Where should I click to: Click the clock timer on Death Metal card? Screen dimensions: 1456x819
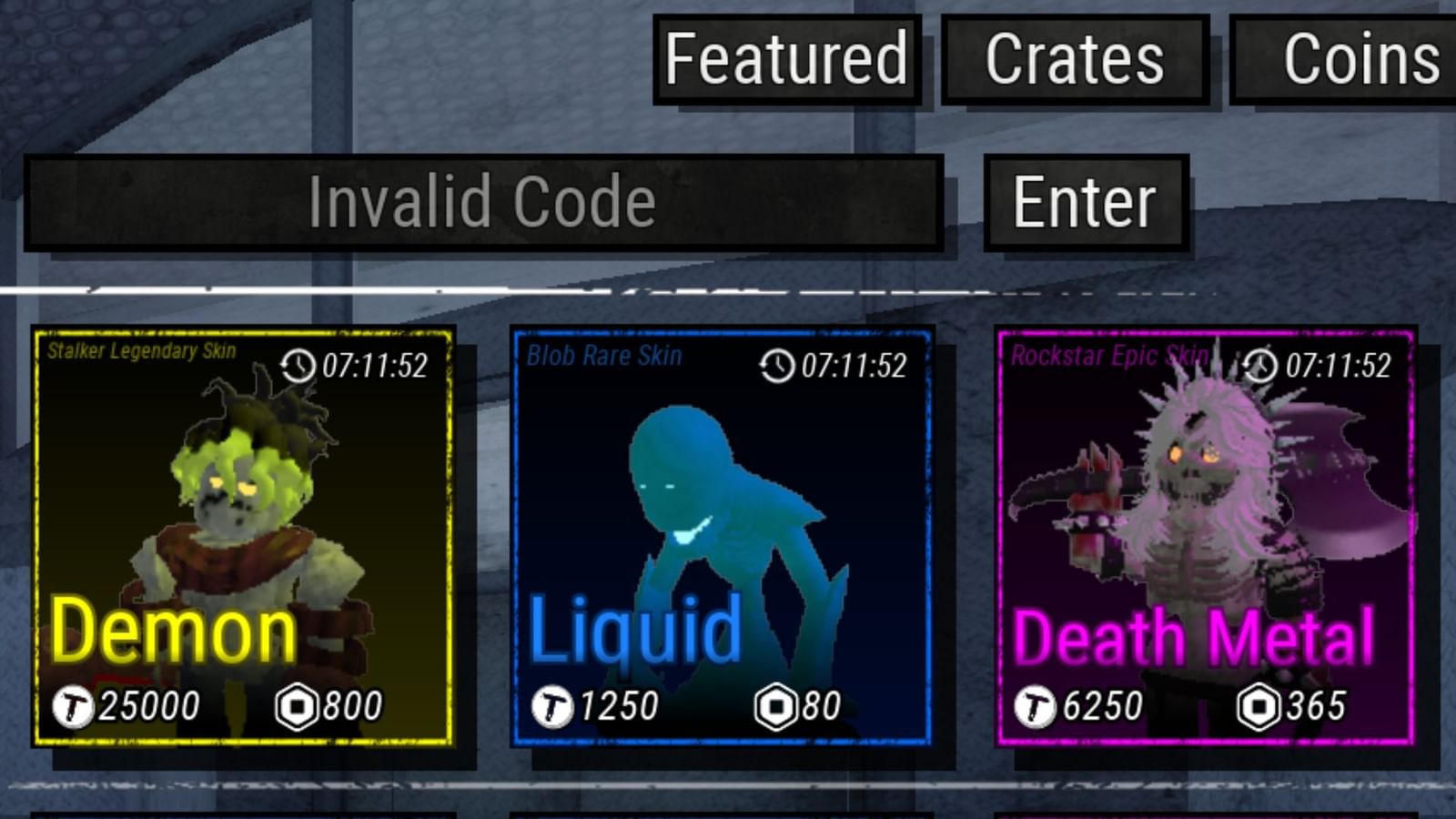pyautogui.click(x=1260, y=367)
